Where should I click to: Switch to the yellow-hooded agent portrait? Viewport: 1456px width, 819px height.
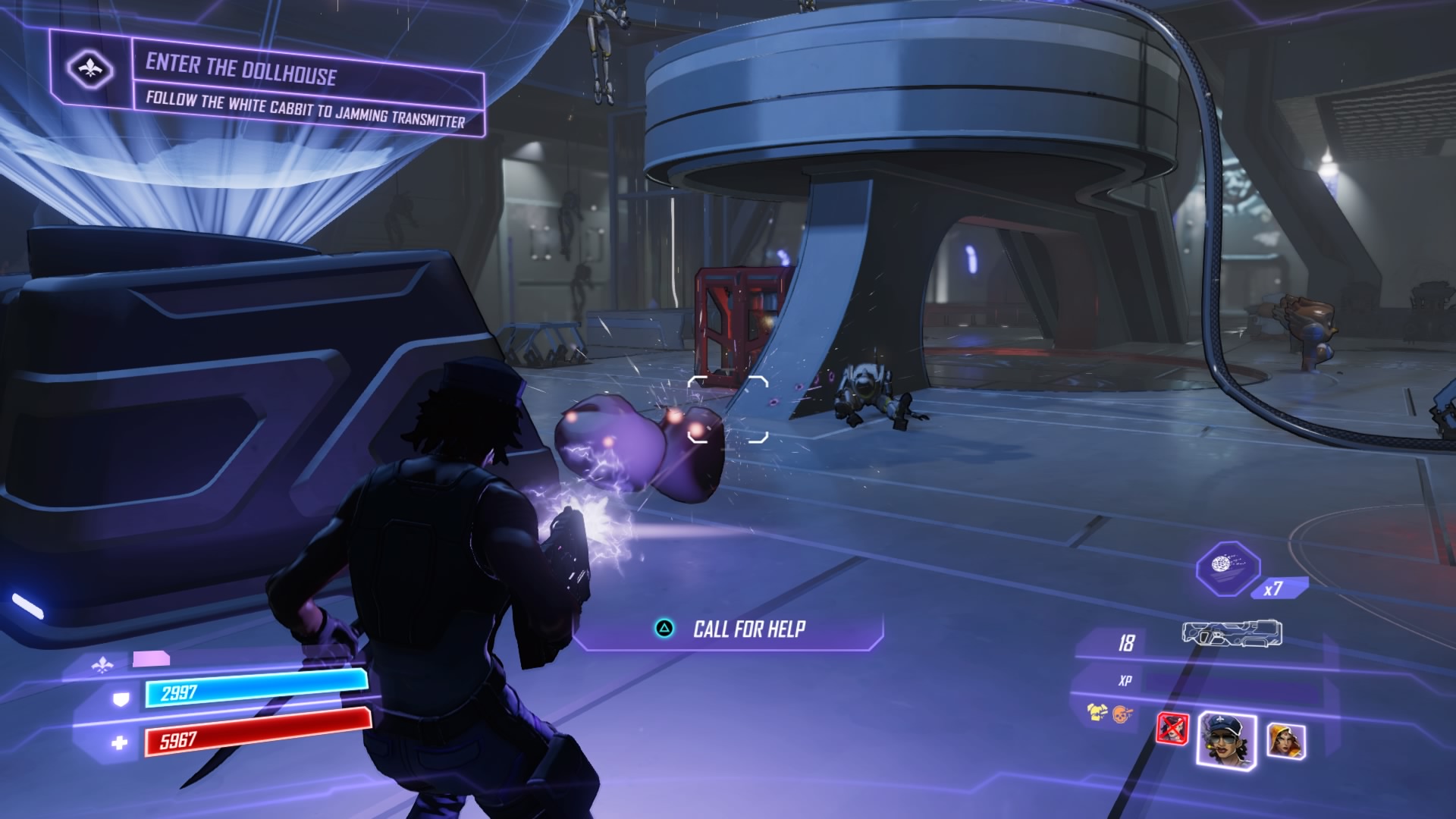[x=1285, y=740]
